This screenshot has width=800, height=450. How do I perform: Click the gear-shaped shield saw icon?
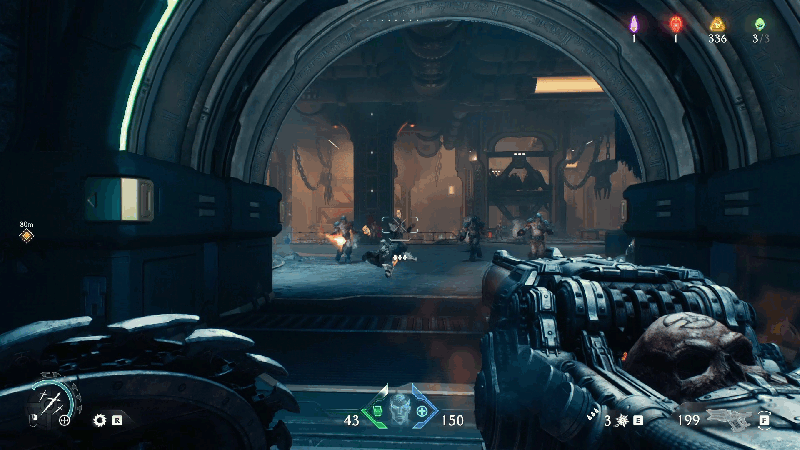point(100,420)
